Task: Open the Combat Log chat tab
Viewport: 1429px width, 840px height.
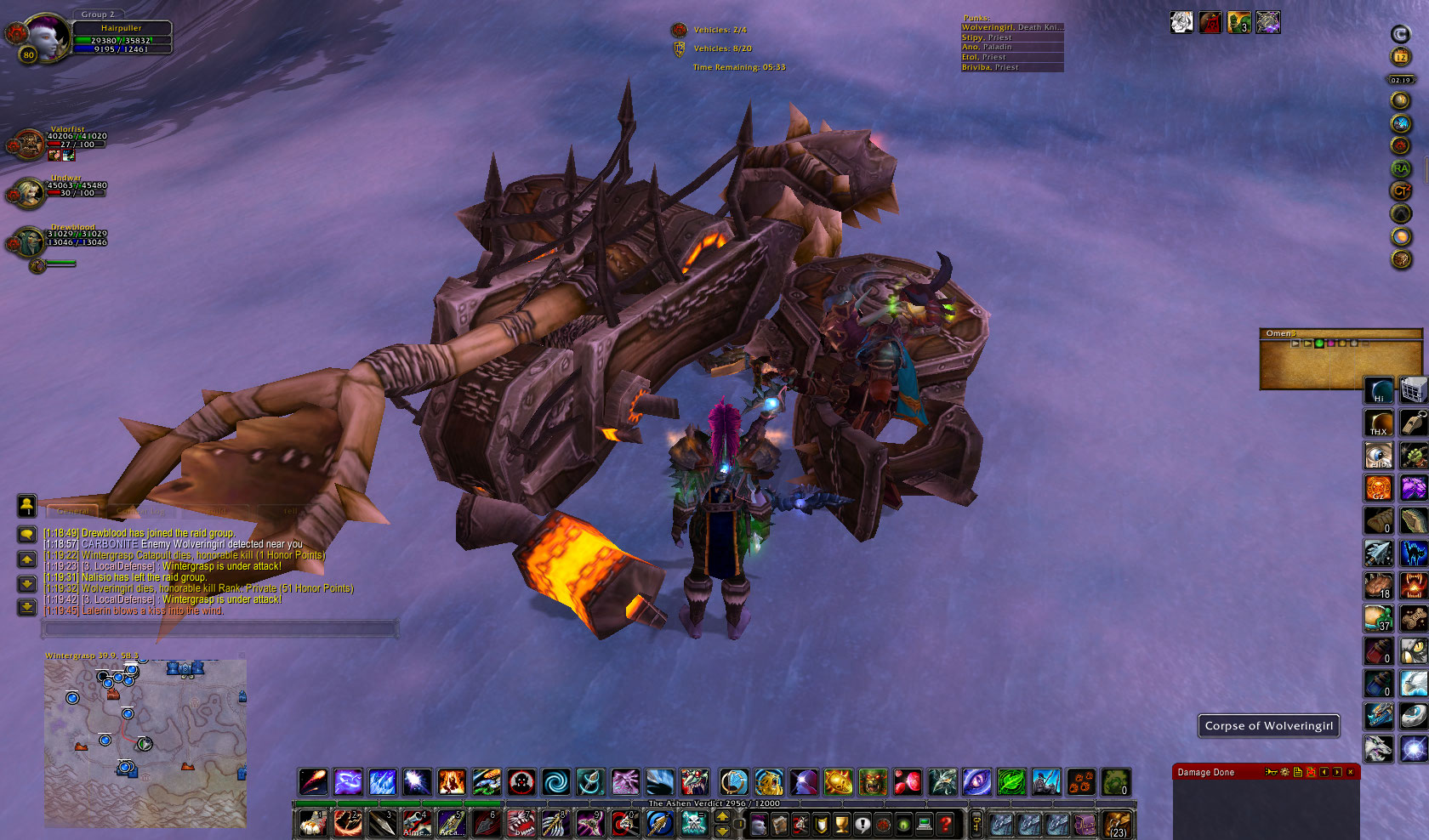Action: [x=141, y=511]
